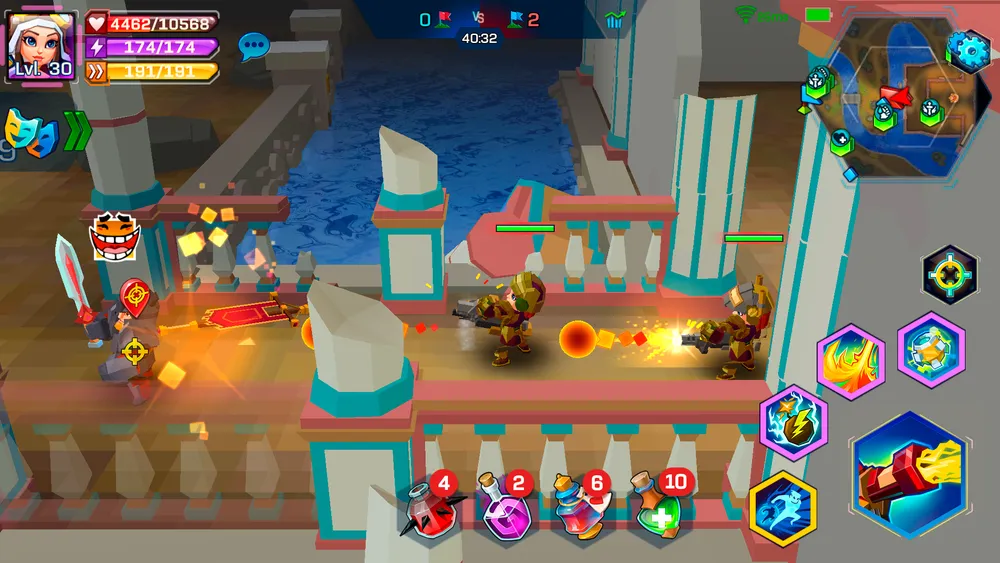Expand the green double-arrow panel
The height and width of the screenshot is (563, 1000).
coord(78,131)
